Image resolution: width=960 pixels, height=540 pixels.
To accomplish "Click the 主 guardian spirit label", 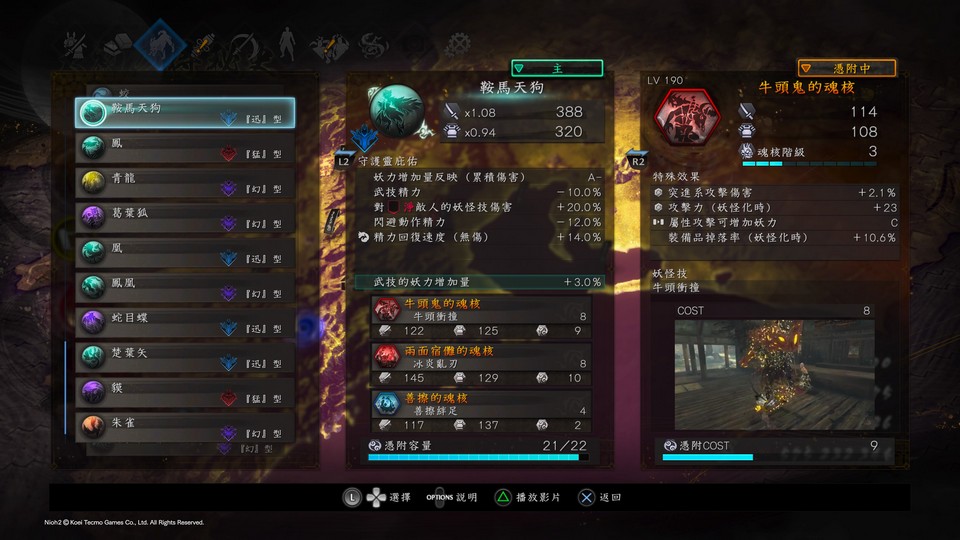I will coord(557,68).
